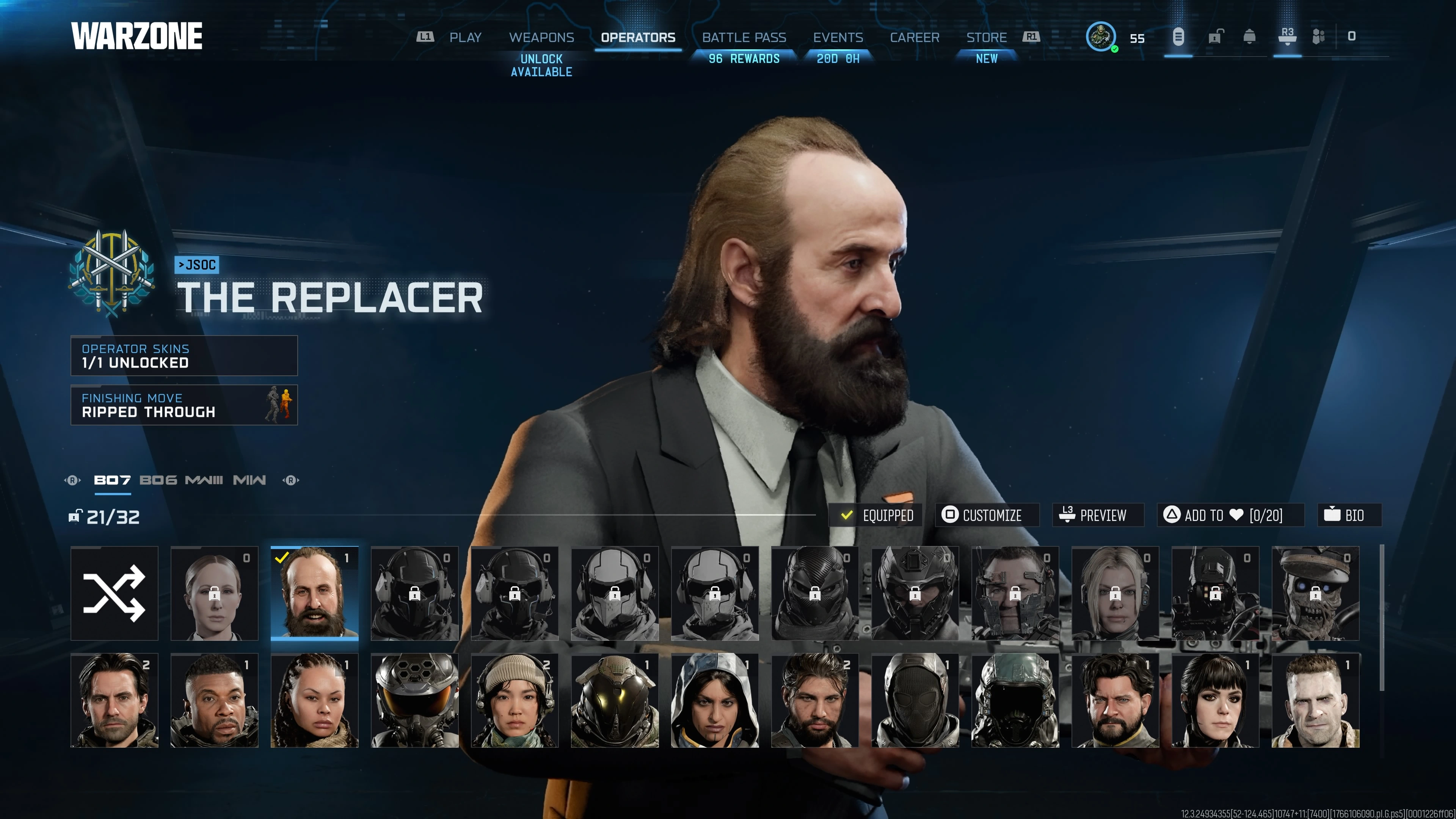Open the Customize option for The Replacer
Image resolution: width=1456 pixels, height=819 pixels.
pos(987,515)
